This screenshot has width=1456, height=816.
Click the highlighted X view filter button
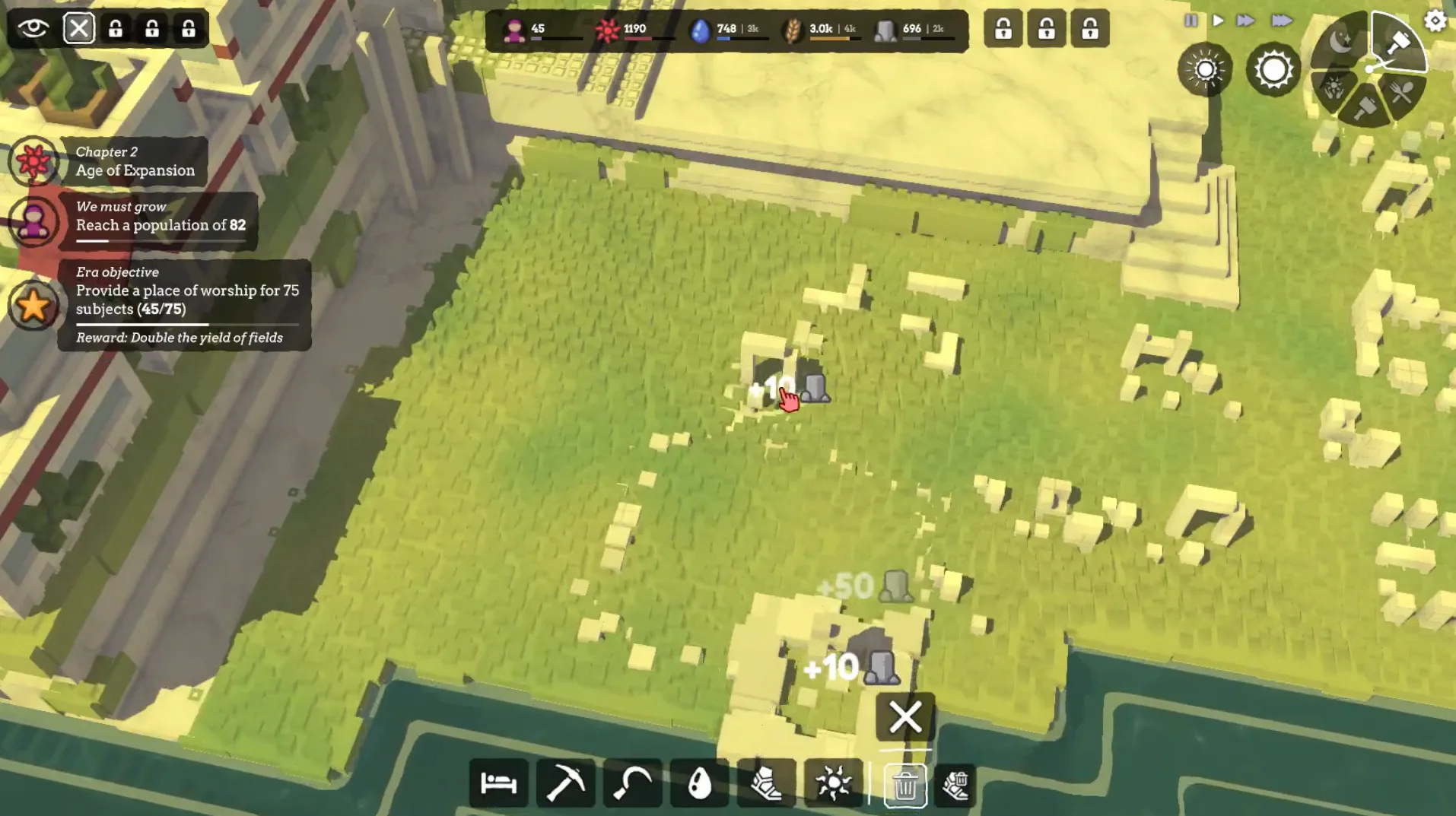[79, 29]
